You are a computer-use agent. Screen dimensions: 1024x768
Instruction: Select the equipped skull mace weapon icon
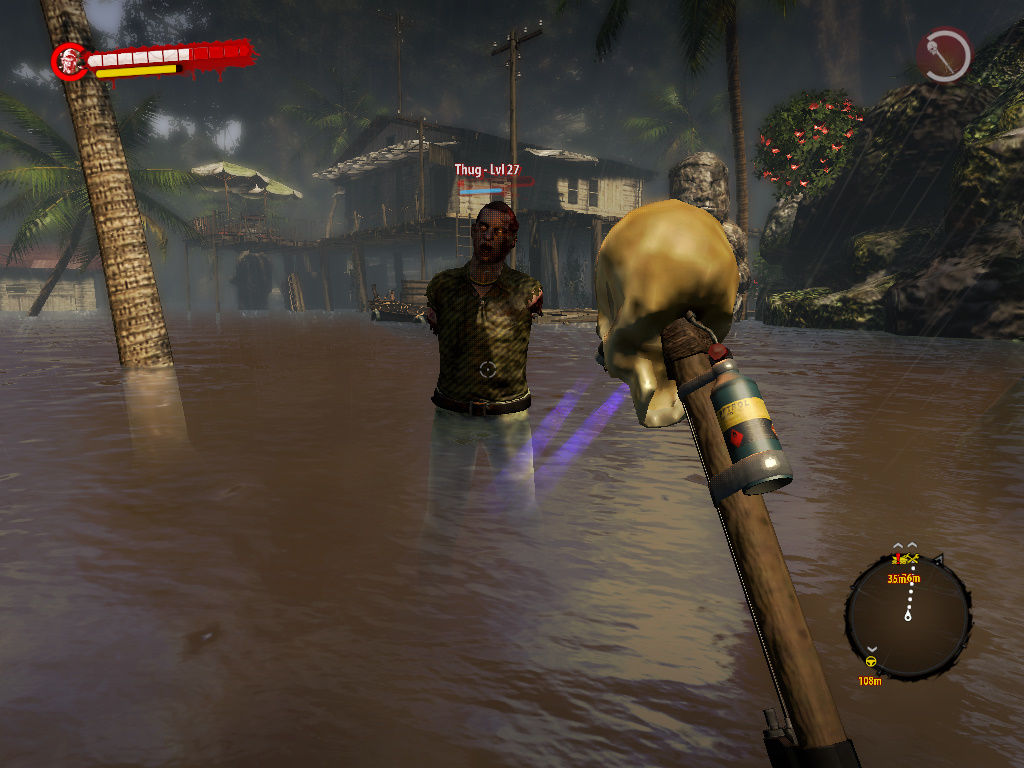pos(945,55)
